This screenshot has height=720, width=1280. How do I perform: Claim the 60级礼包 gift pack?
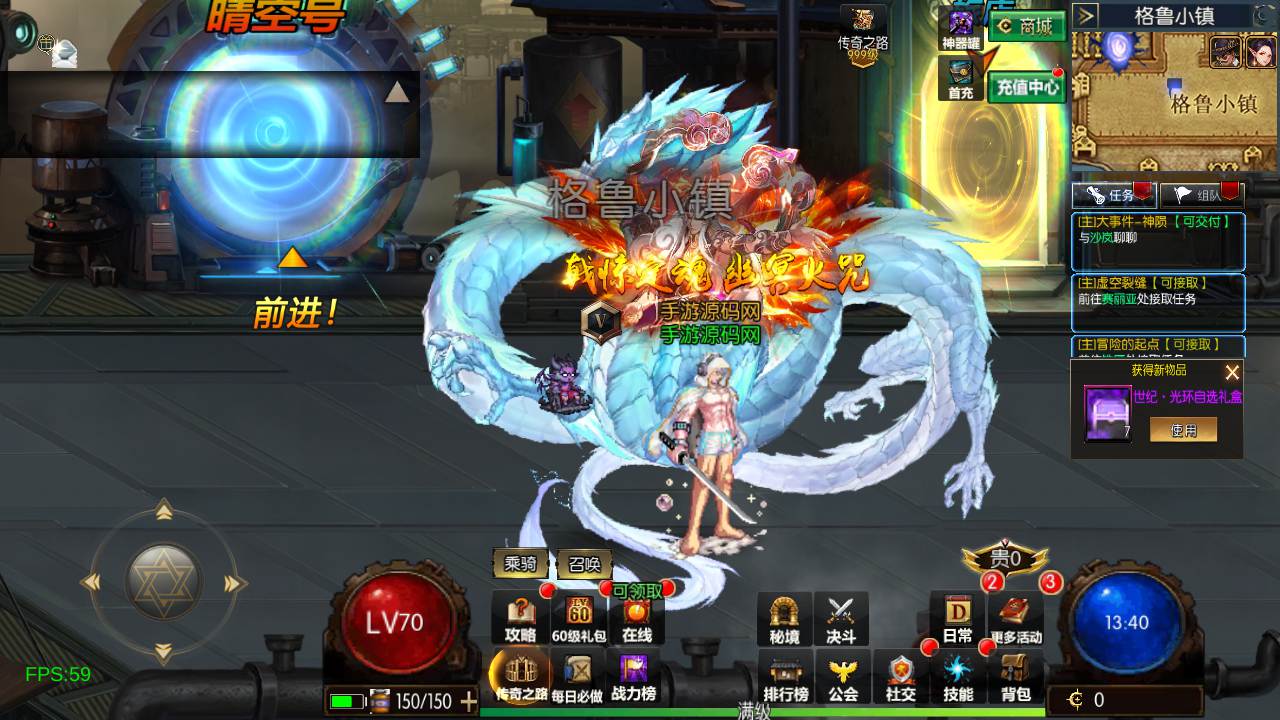coord(579,619)
